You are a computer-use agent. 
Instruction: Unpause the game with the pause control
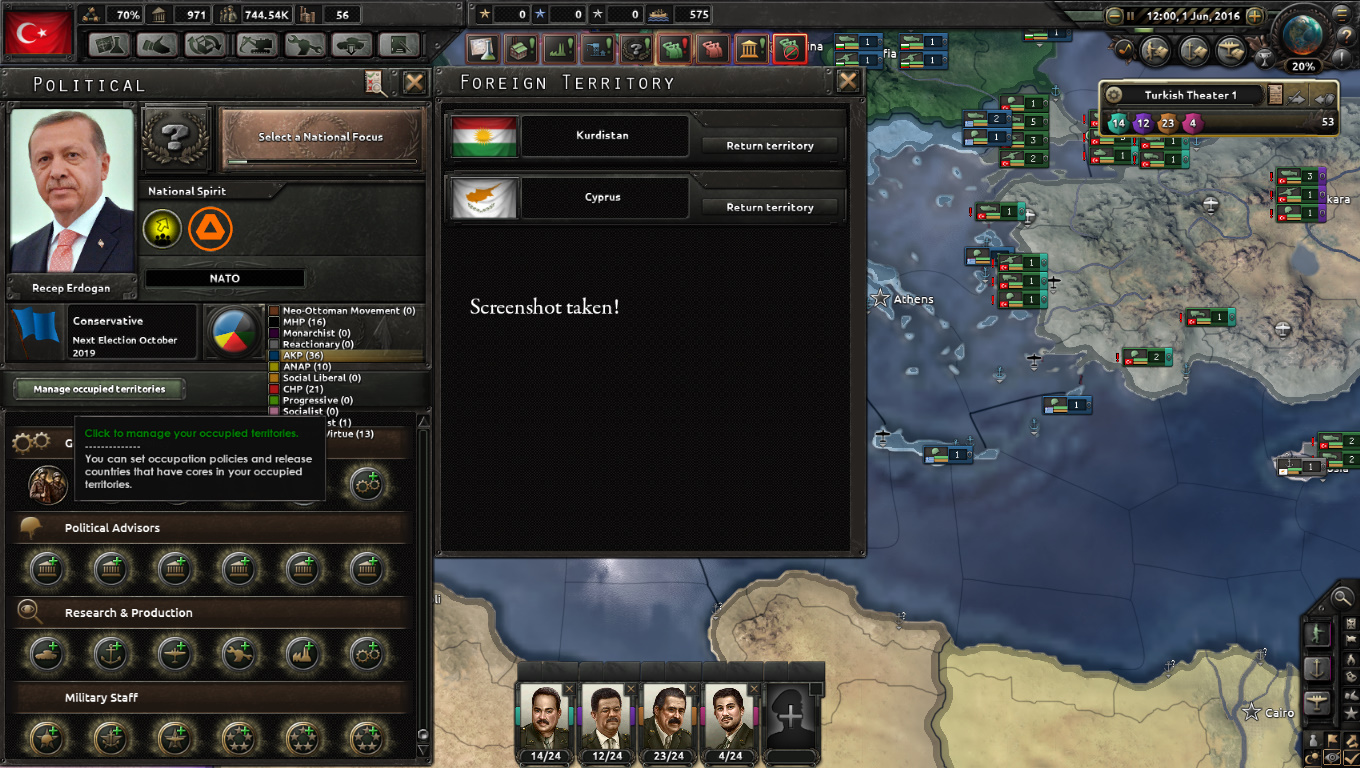[1130, 16]
